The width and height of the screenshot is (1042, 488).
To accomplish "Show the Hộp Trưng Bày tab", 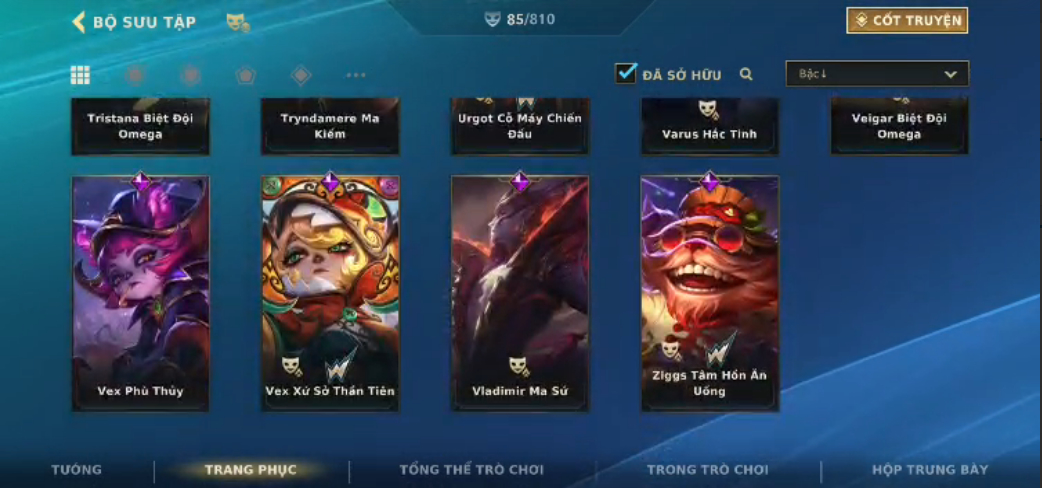I will pos(930,470).
